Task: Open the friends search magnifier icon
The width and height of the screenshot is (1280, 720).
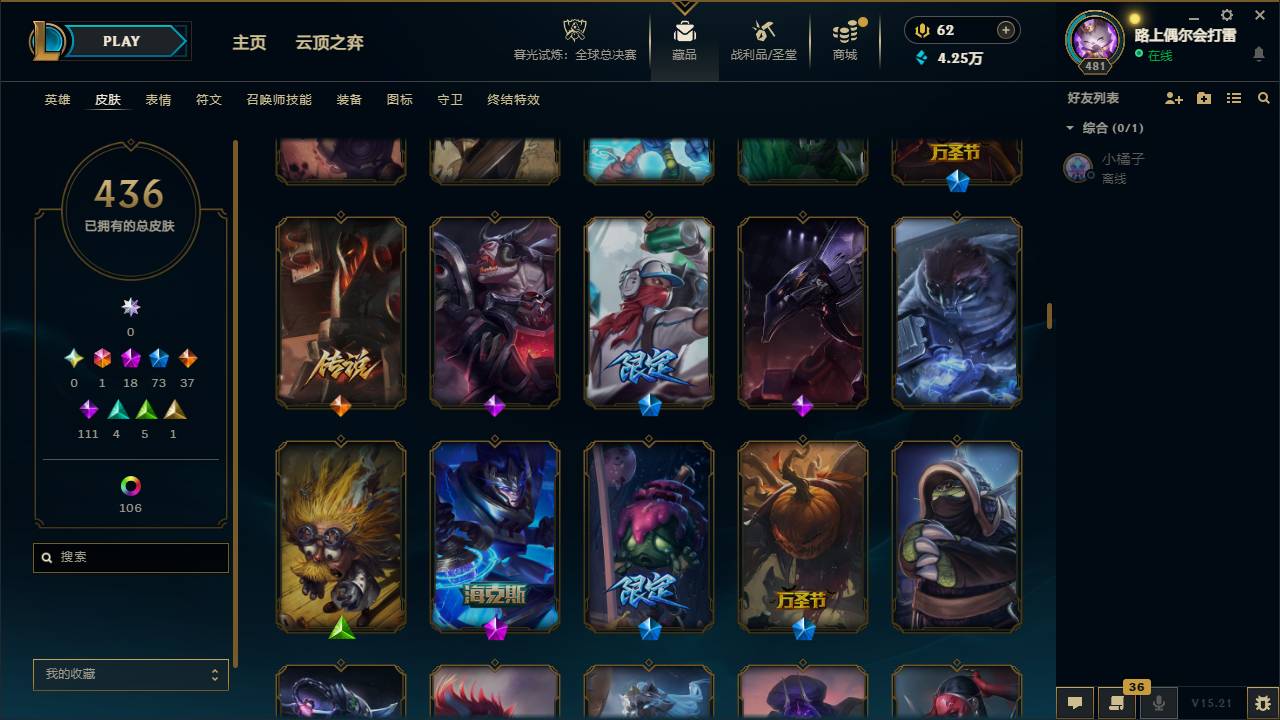Action: pos(1263,97)
